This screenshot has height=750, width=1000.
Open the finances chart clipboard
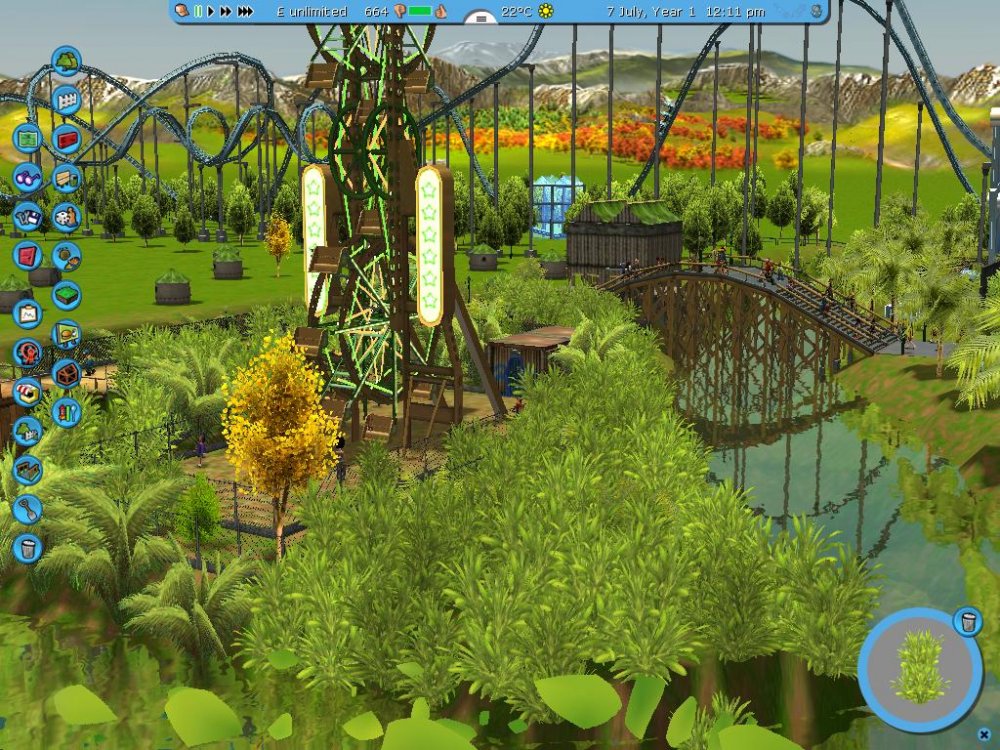(27, 313)
